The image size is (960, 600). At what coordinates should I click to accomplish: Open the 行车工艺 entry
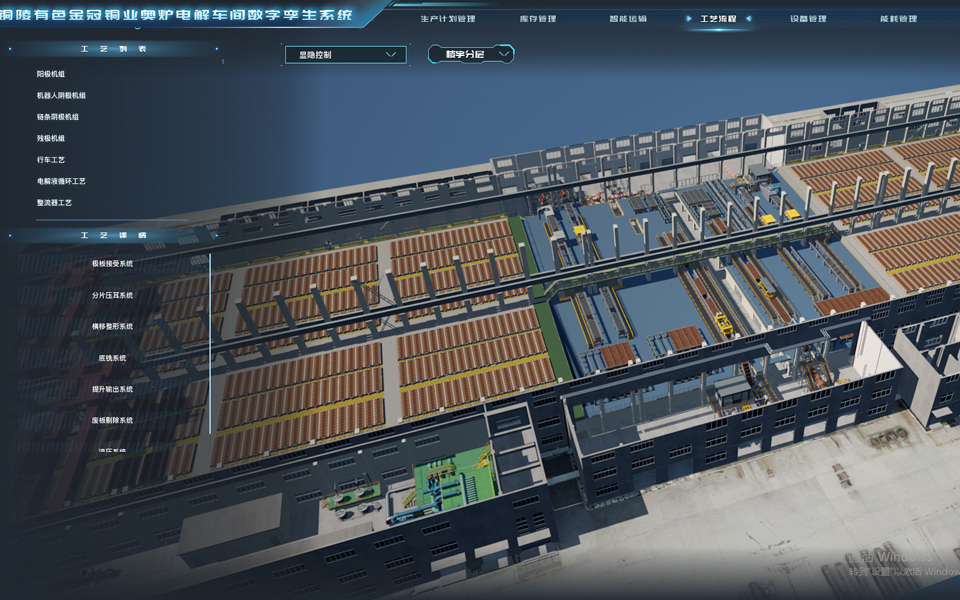tap(51, 160)
